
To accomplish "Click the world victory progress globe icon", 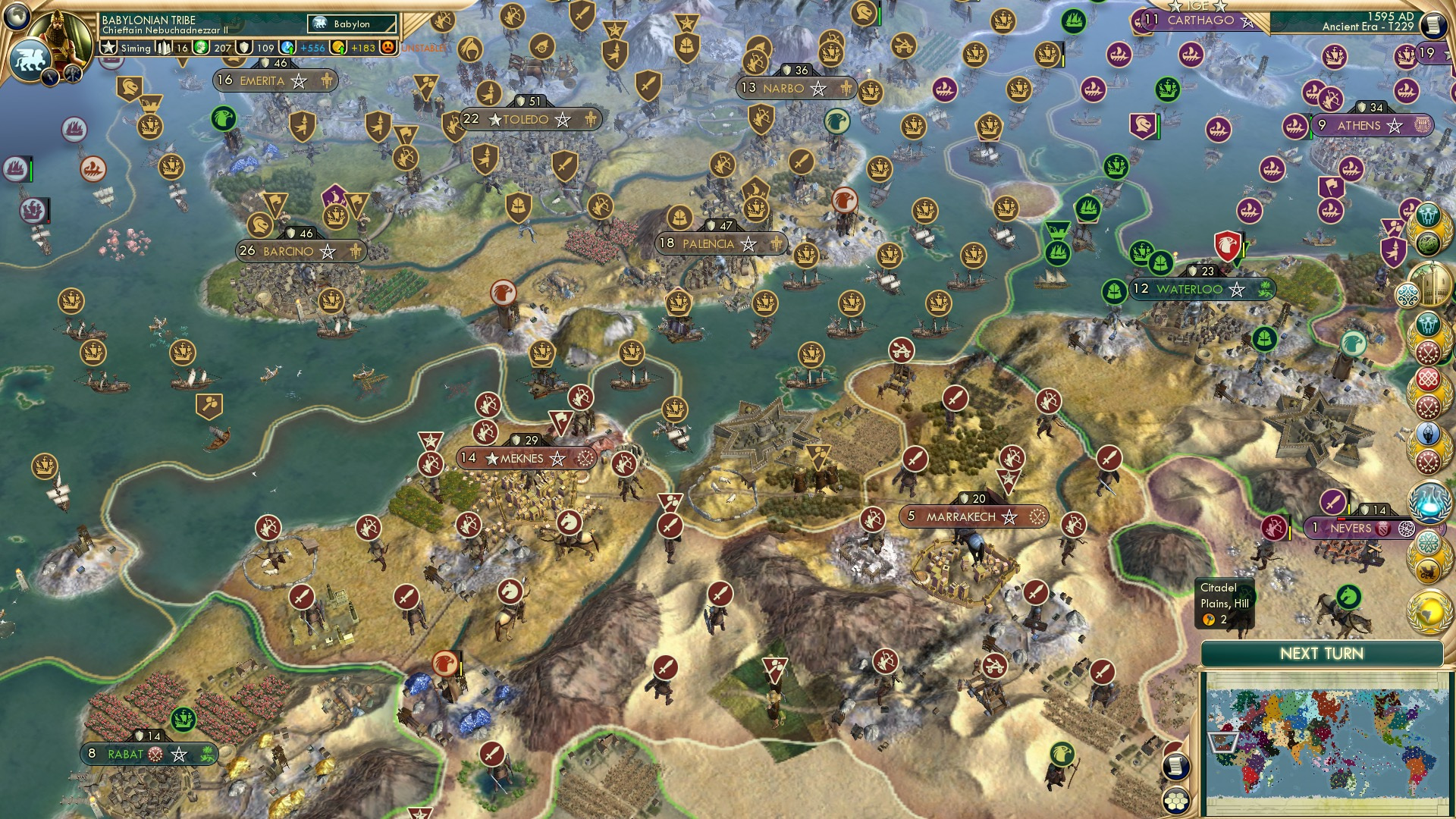I will pos(1429,610).
